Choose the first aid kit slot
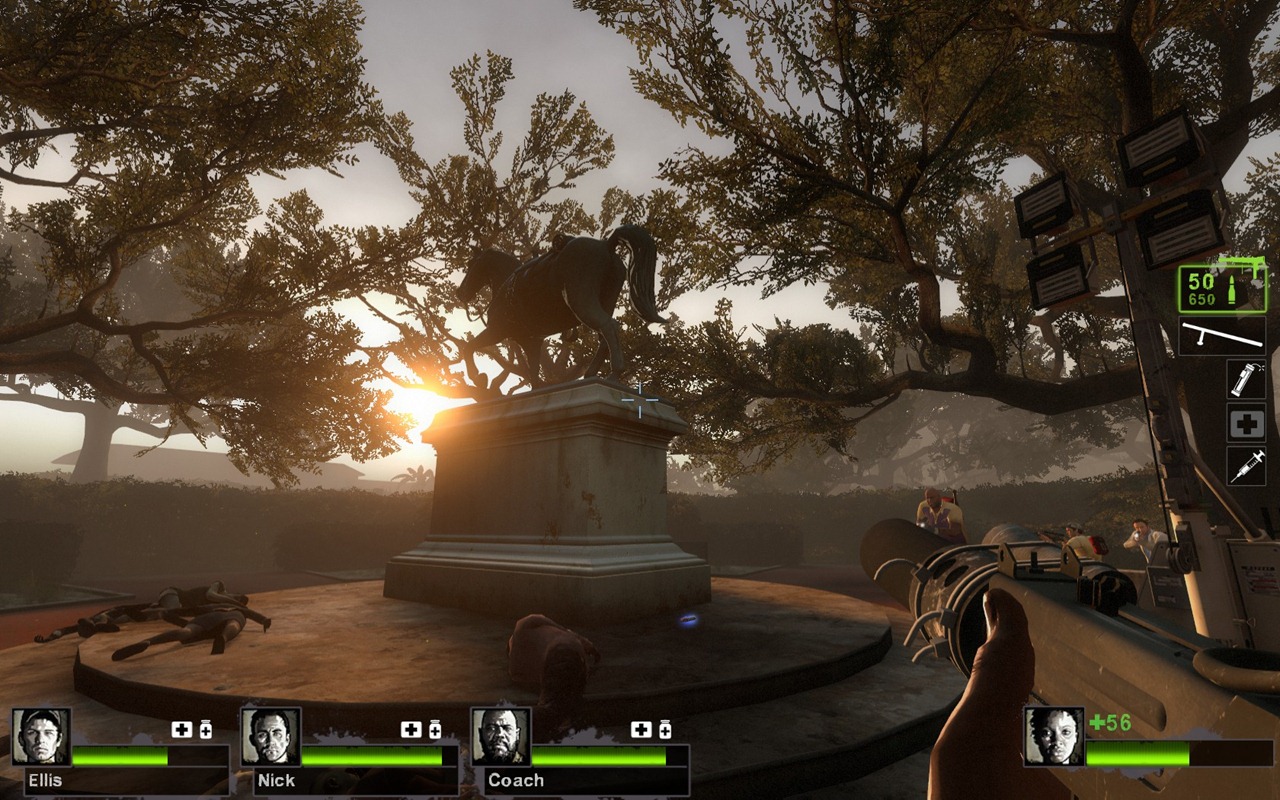The width and height of the screenshot is (1280, 800). pos(1246,423)
